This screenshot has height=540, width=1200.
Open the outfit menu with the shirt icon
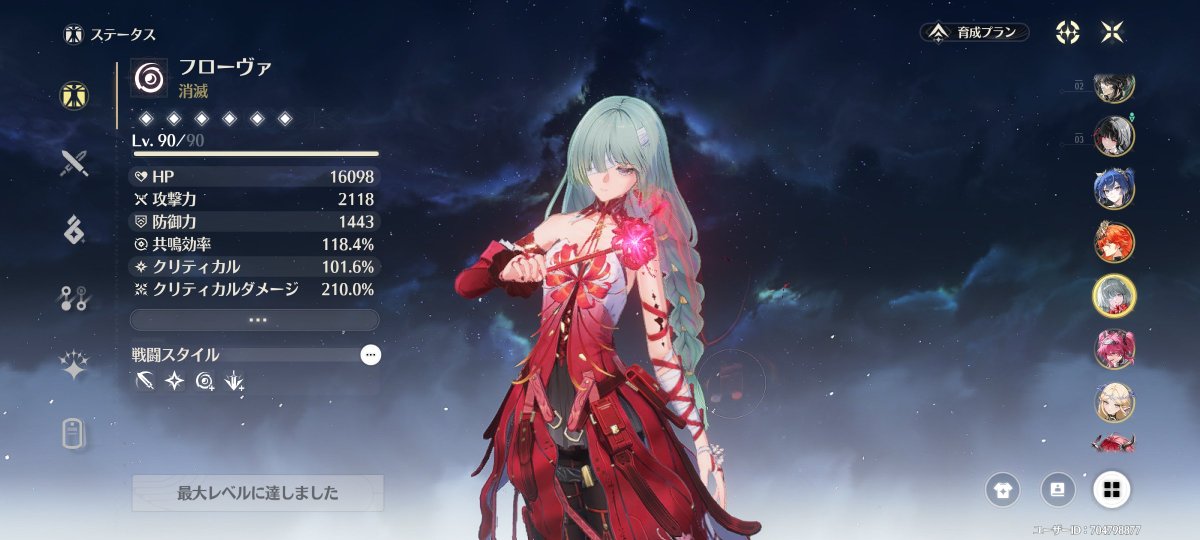[x=1001, y=489]
